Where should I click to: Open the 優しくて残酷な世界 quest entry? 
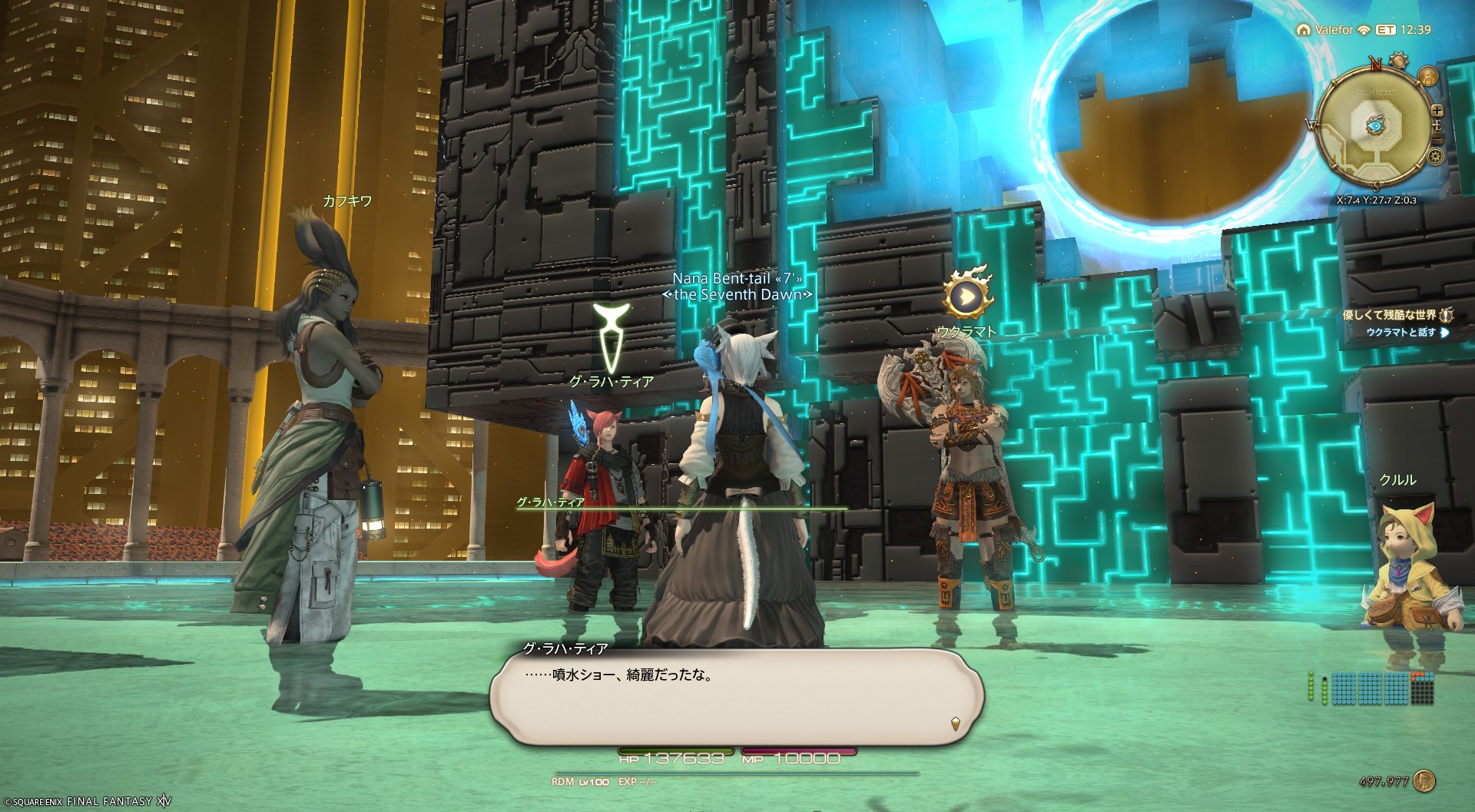1389,315
